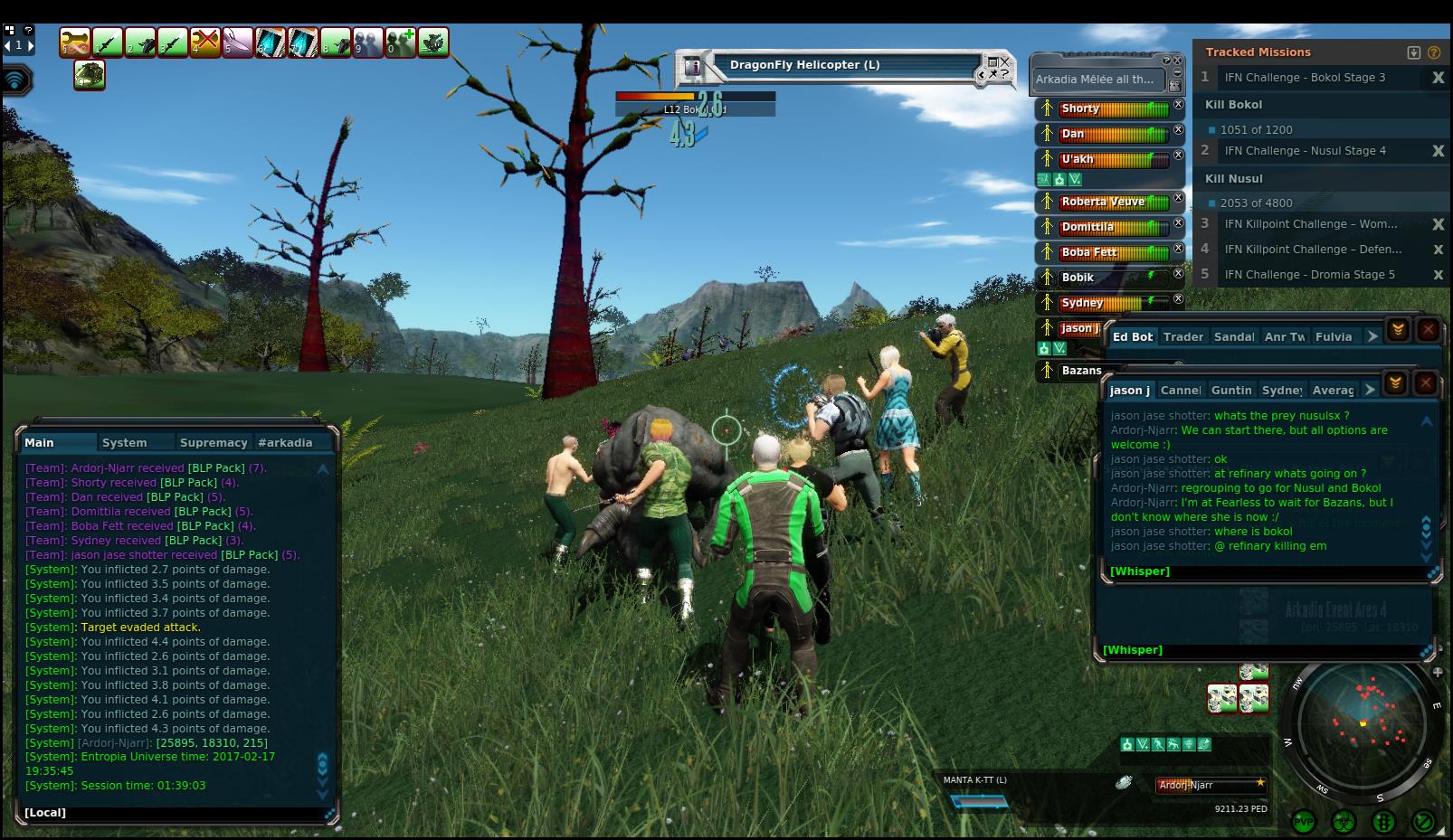Switch to the Trader chat tab
This screenshot has height=840, width=1453.
tap(1182, 337)
